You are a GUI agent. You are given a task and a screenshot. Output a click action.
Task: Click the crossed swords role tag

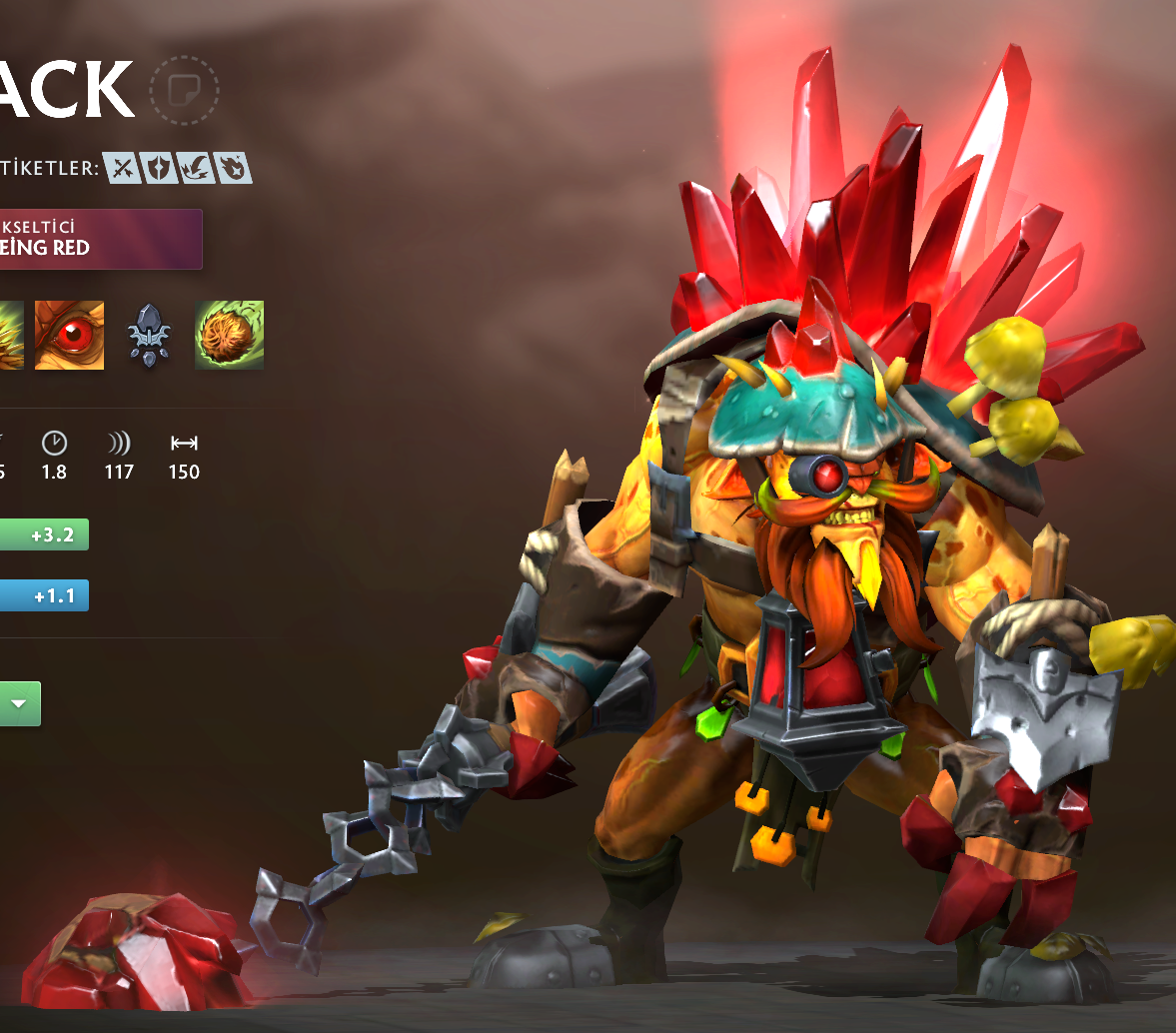(122, 169)
